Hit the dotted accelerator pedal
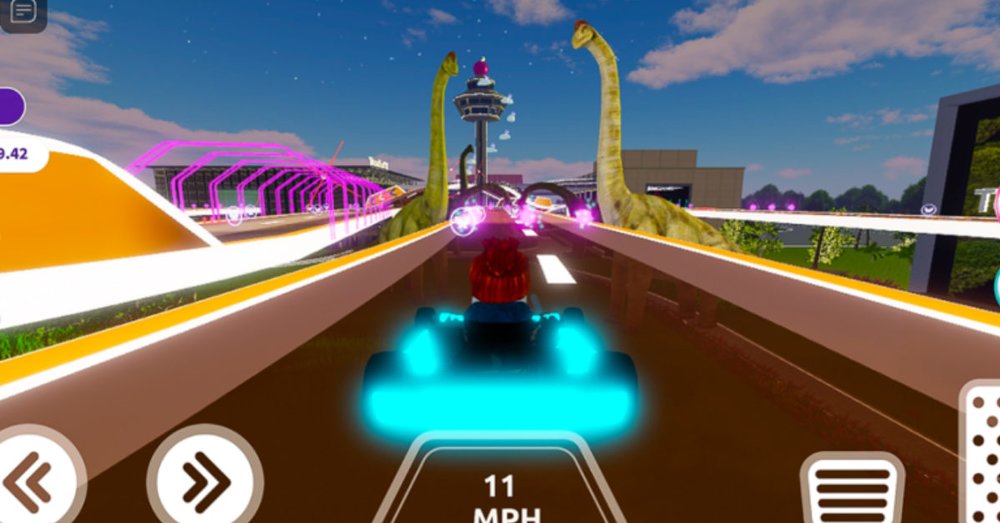The image size is (1000, 523). [x=982, y=455]
